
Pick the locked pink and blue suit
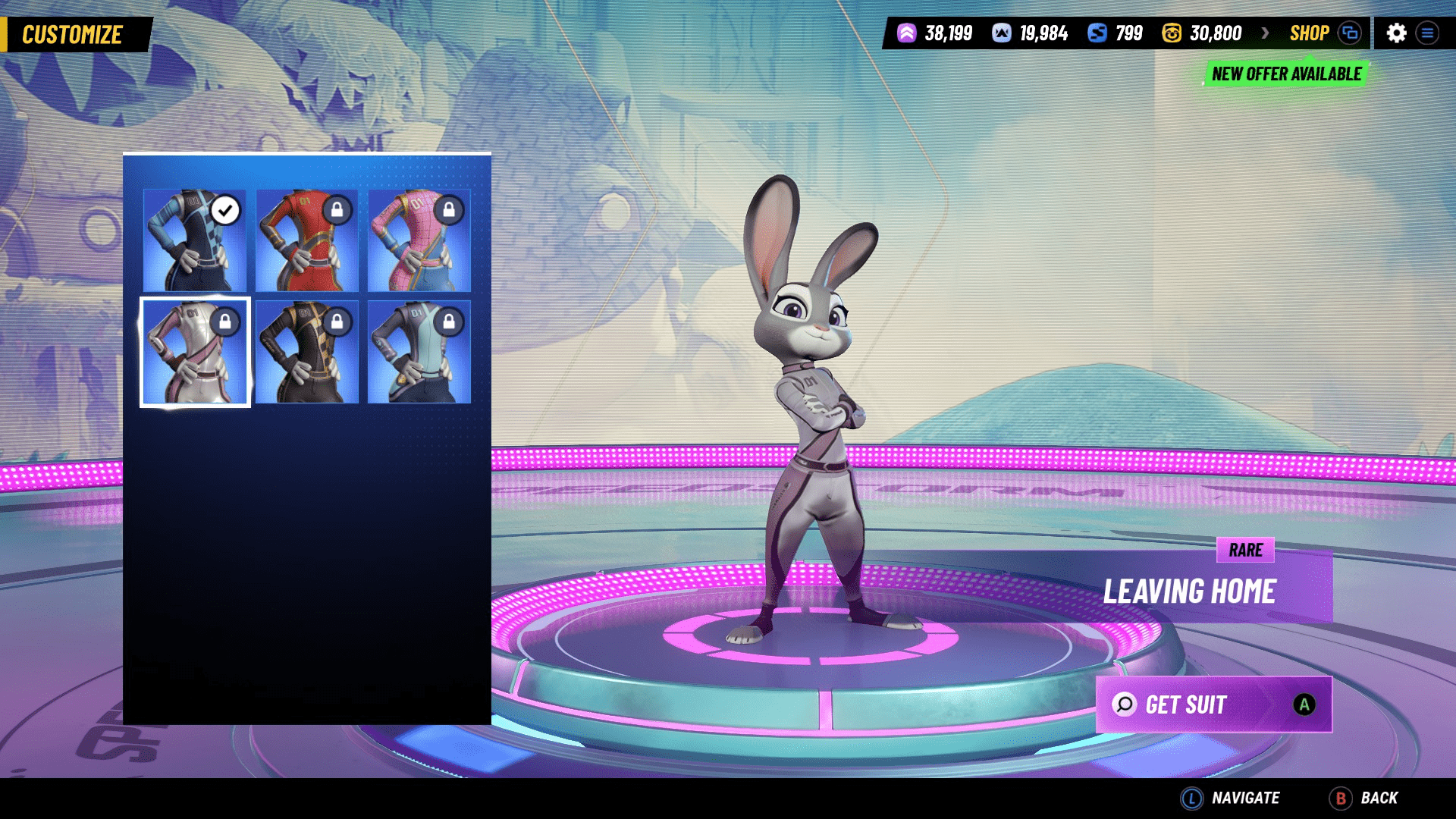419,240
